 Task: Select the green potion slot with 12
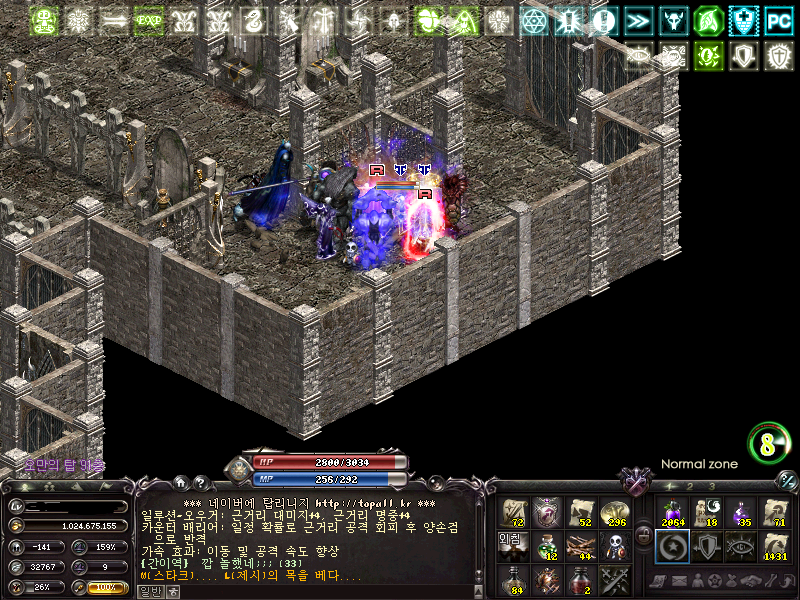[x=547, y=545]
